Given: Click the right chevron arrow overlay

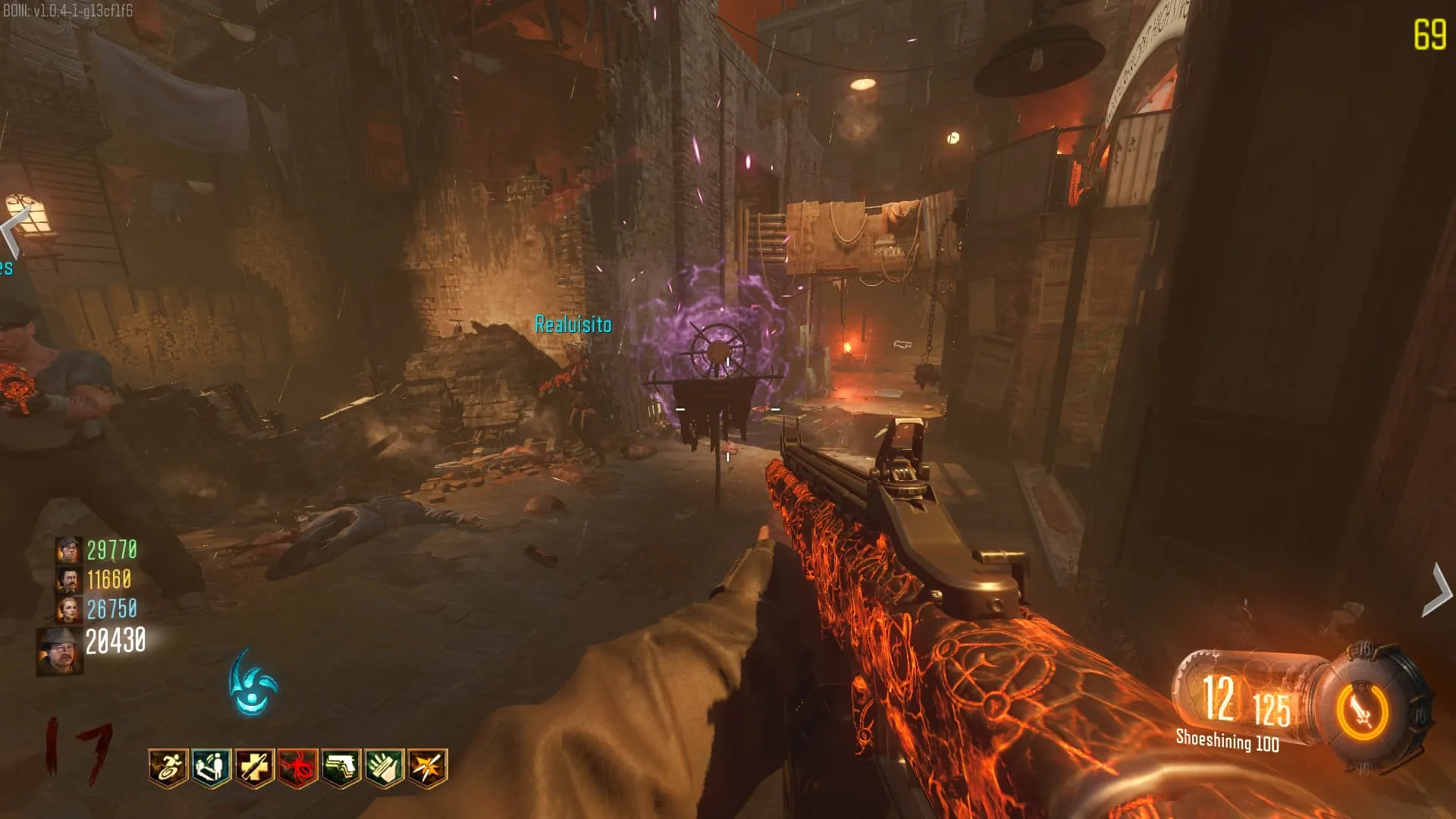Looking at the screenshot, I should coord(1437,589).
